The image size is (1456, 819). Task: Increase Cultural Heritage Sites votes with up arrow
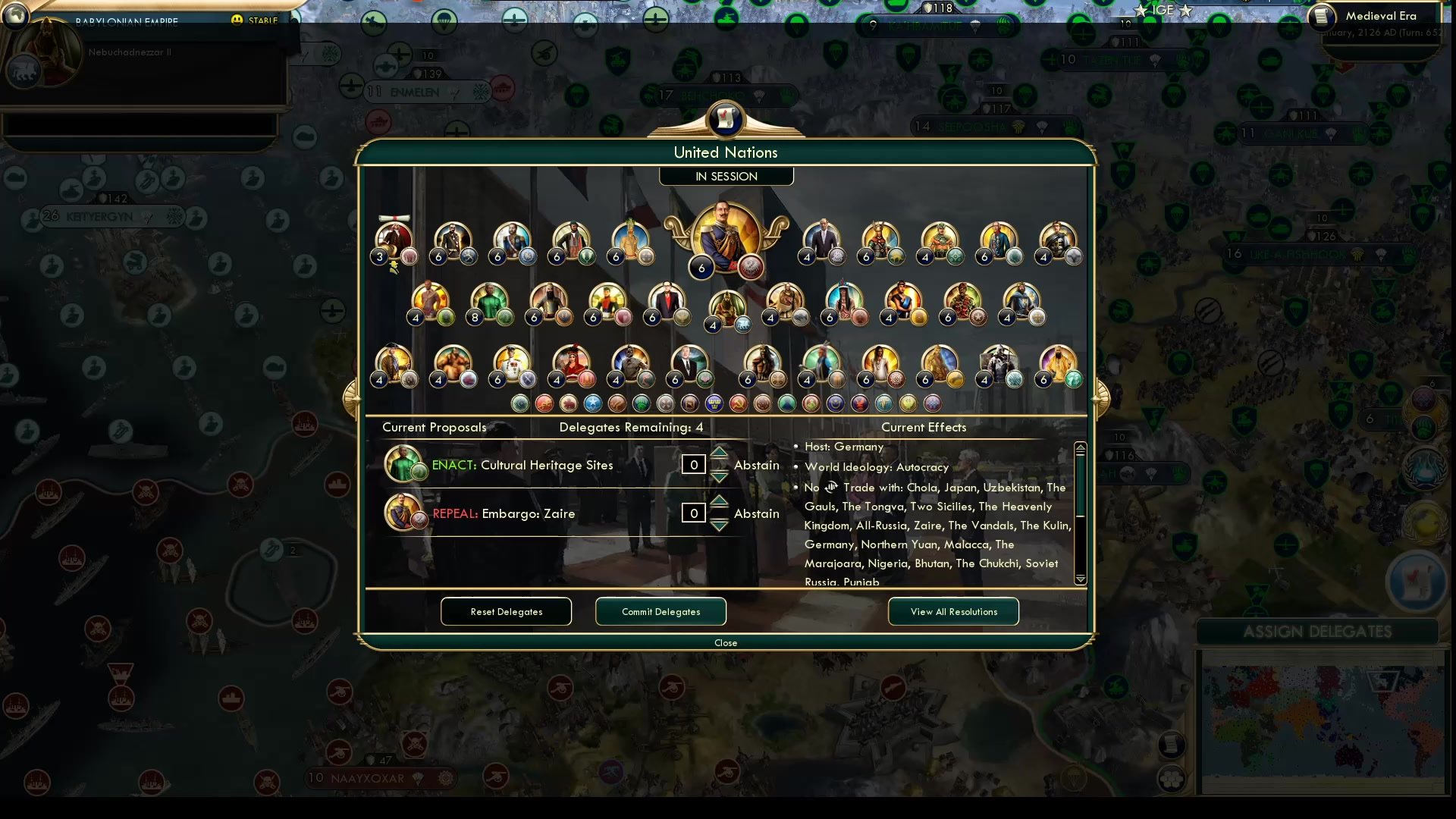(x=718, y=453)
